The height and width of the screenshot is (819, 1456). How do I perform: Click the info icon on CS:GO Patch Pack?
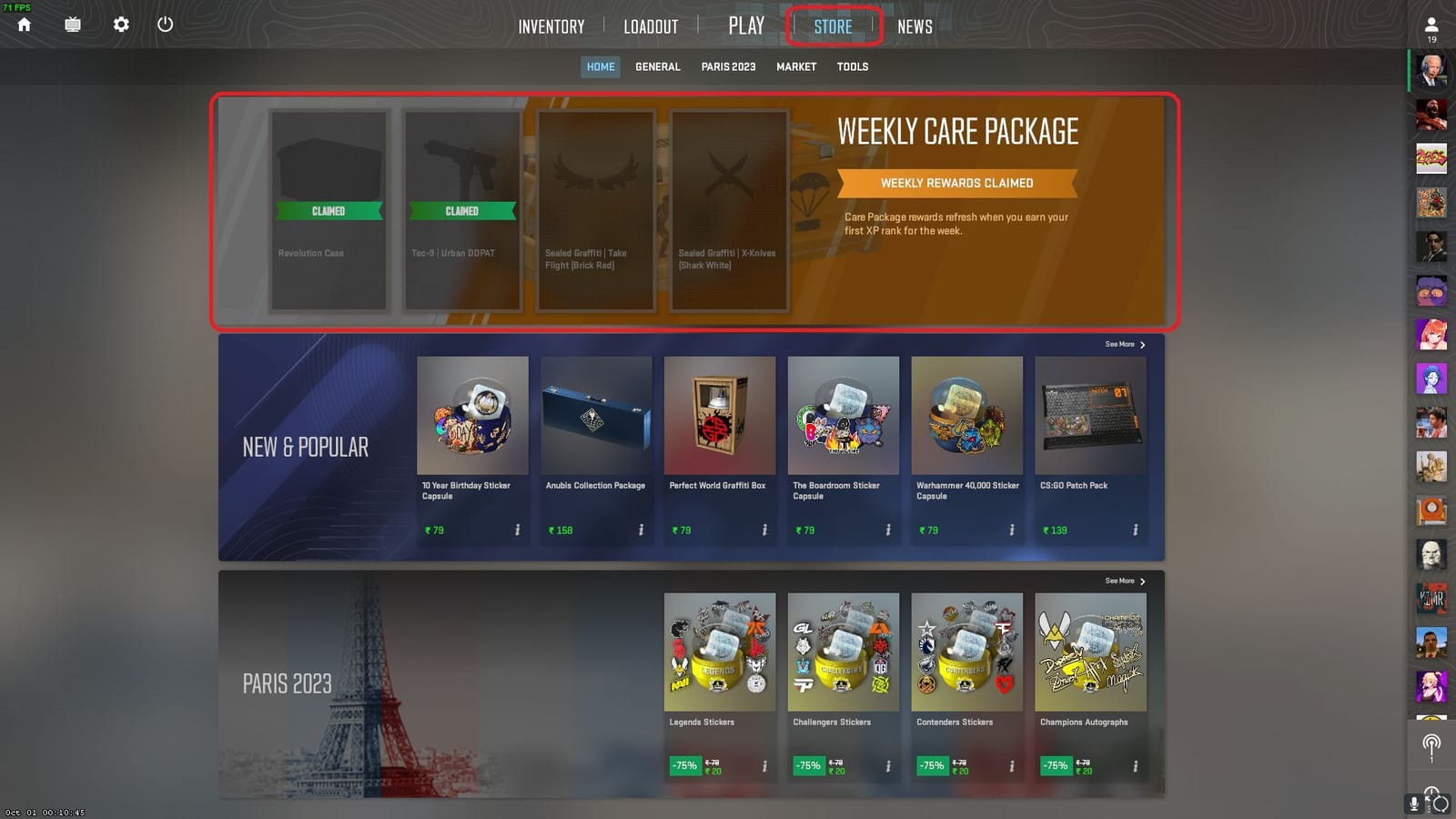pyautogui.click(x=1135, y=529)
